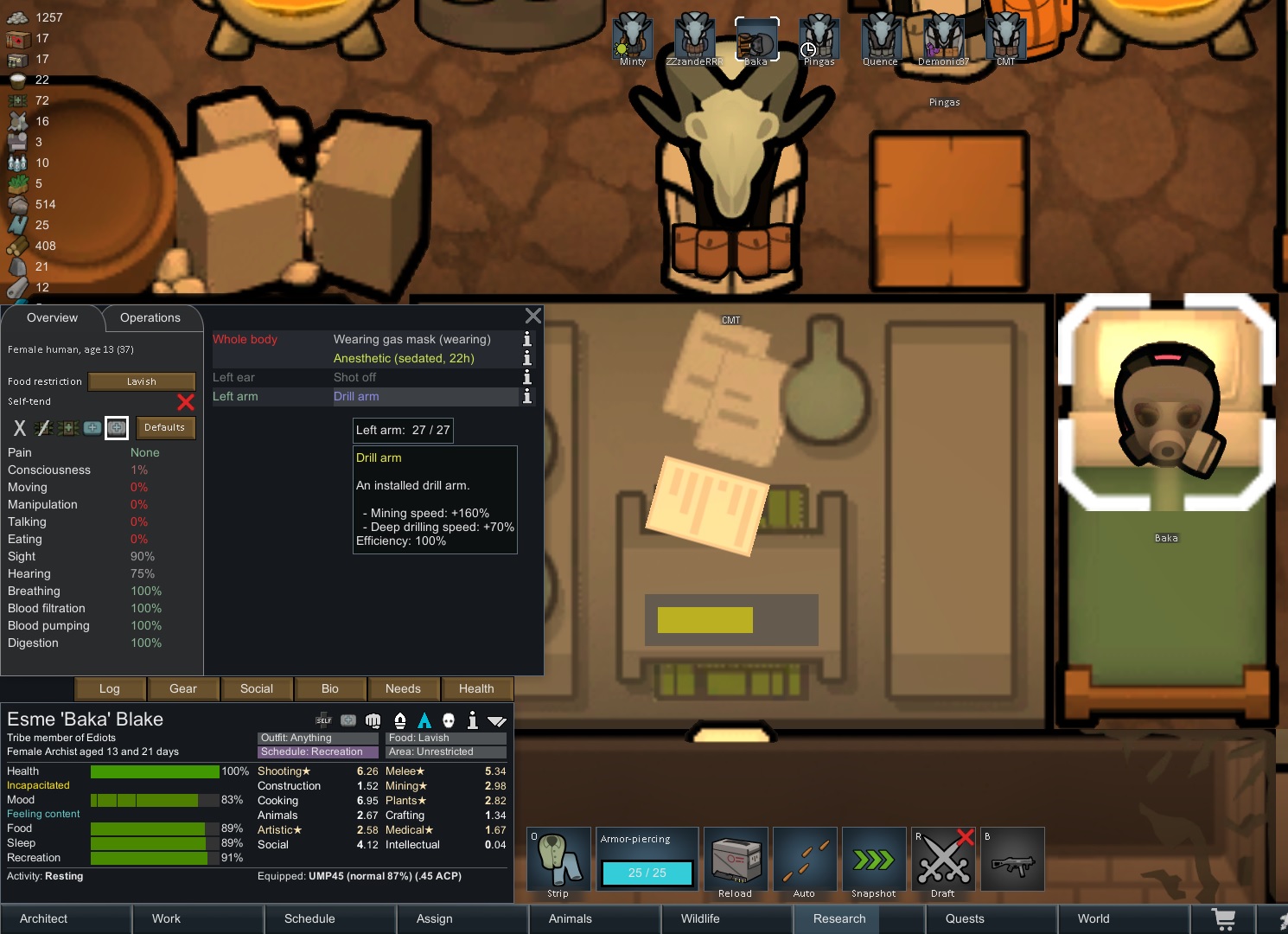Open the Draft combat icon

pos(943,859)
